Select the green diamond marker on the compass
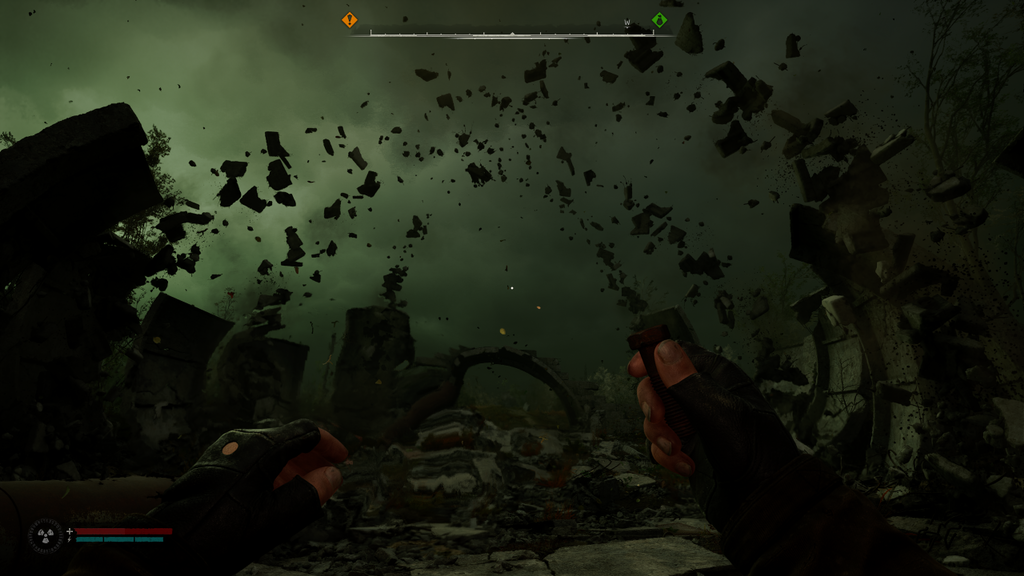 pos(658,20)
